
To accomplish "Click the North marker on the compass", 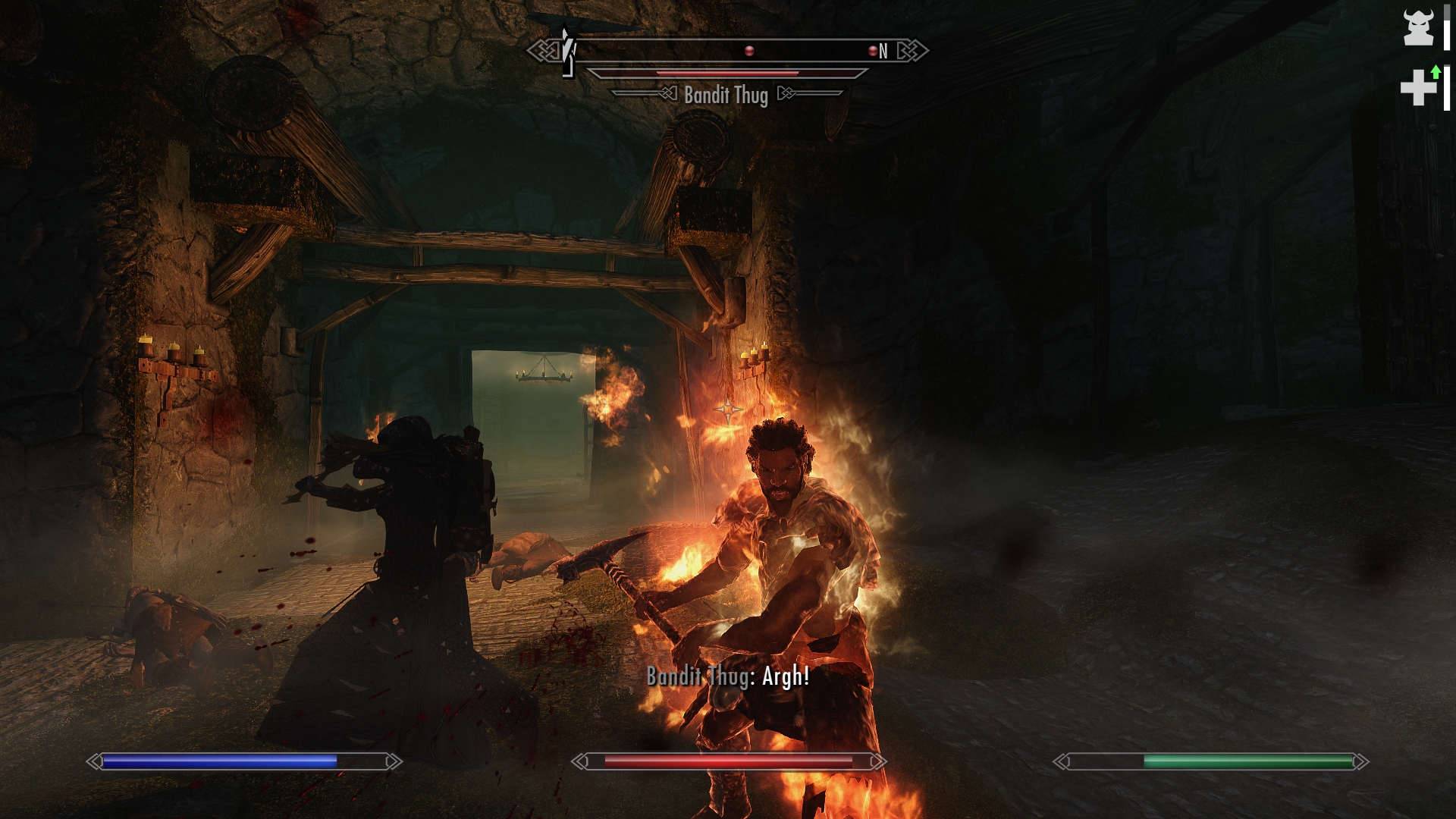I will click(883, 52).
